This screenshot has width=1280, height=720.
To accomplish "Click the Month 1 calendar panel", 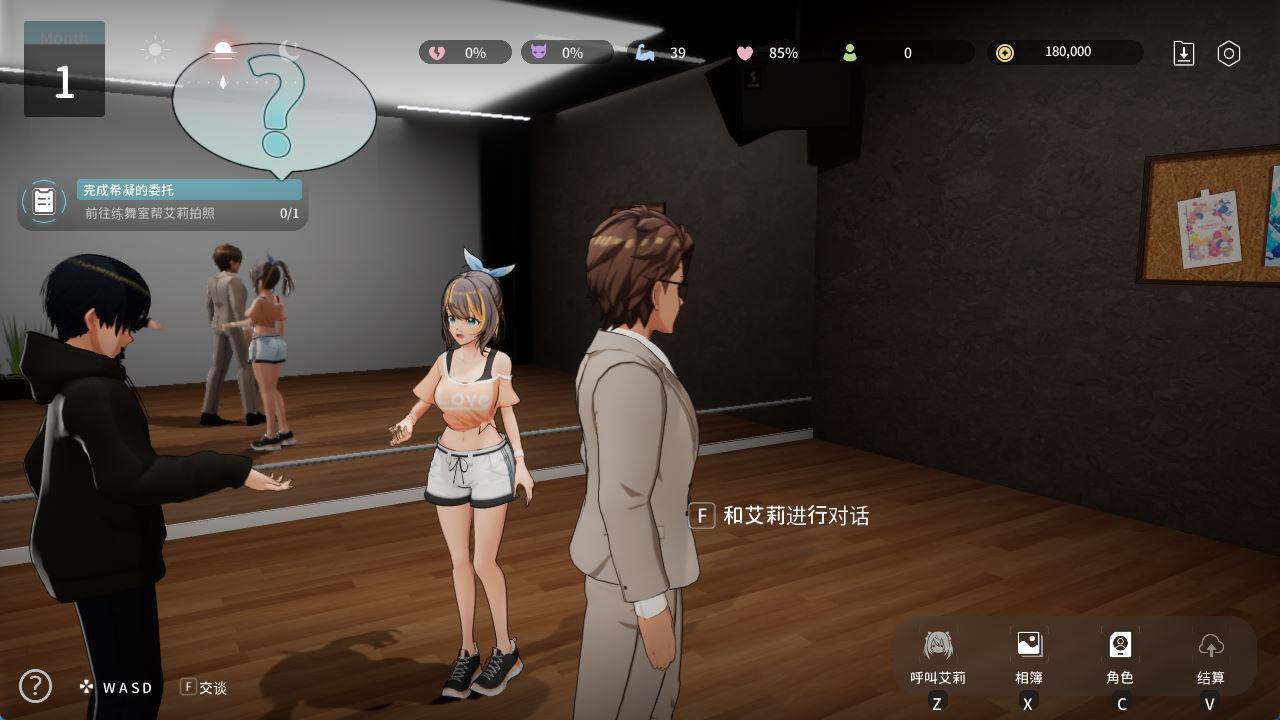I will (x=64, y=70).
